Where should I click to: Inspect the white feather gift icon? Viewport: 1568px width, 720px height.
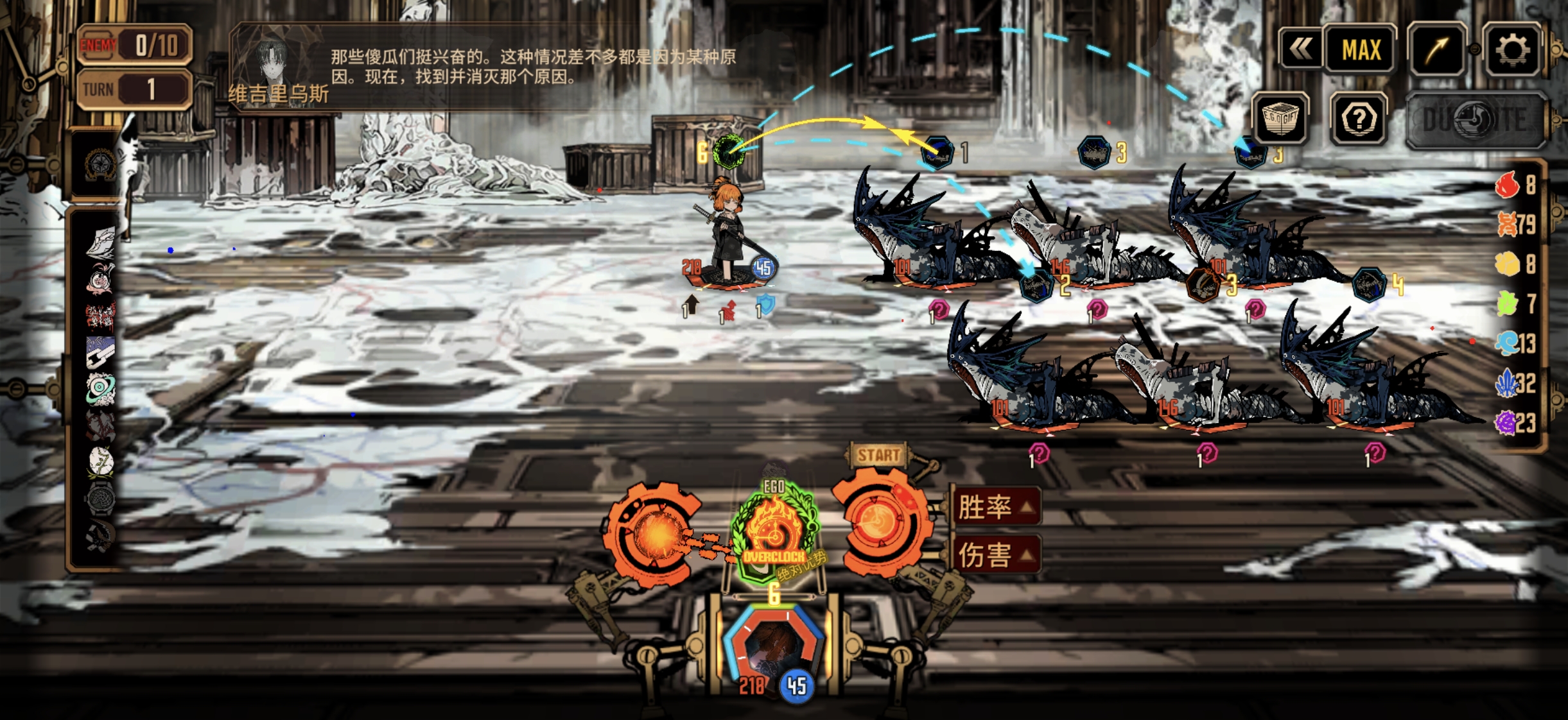click(x=101, y=241)
